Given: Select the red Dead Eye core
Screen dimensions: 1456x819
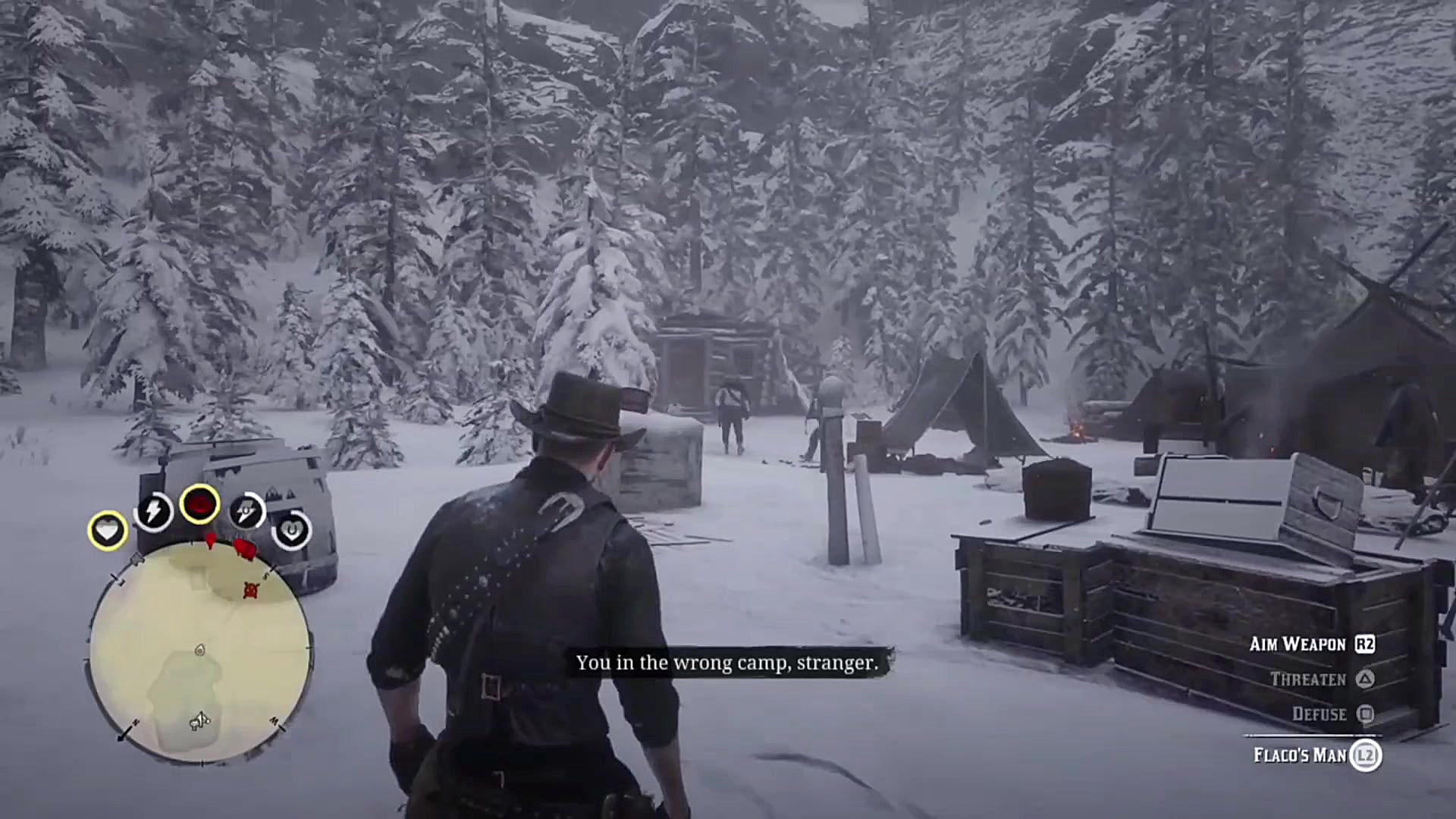Looking at the screenshot, I should [199, 503].
